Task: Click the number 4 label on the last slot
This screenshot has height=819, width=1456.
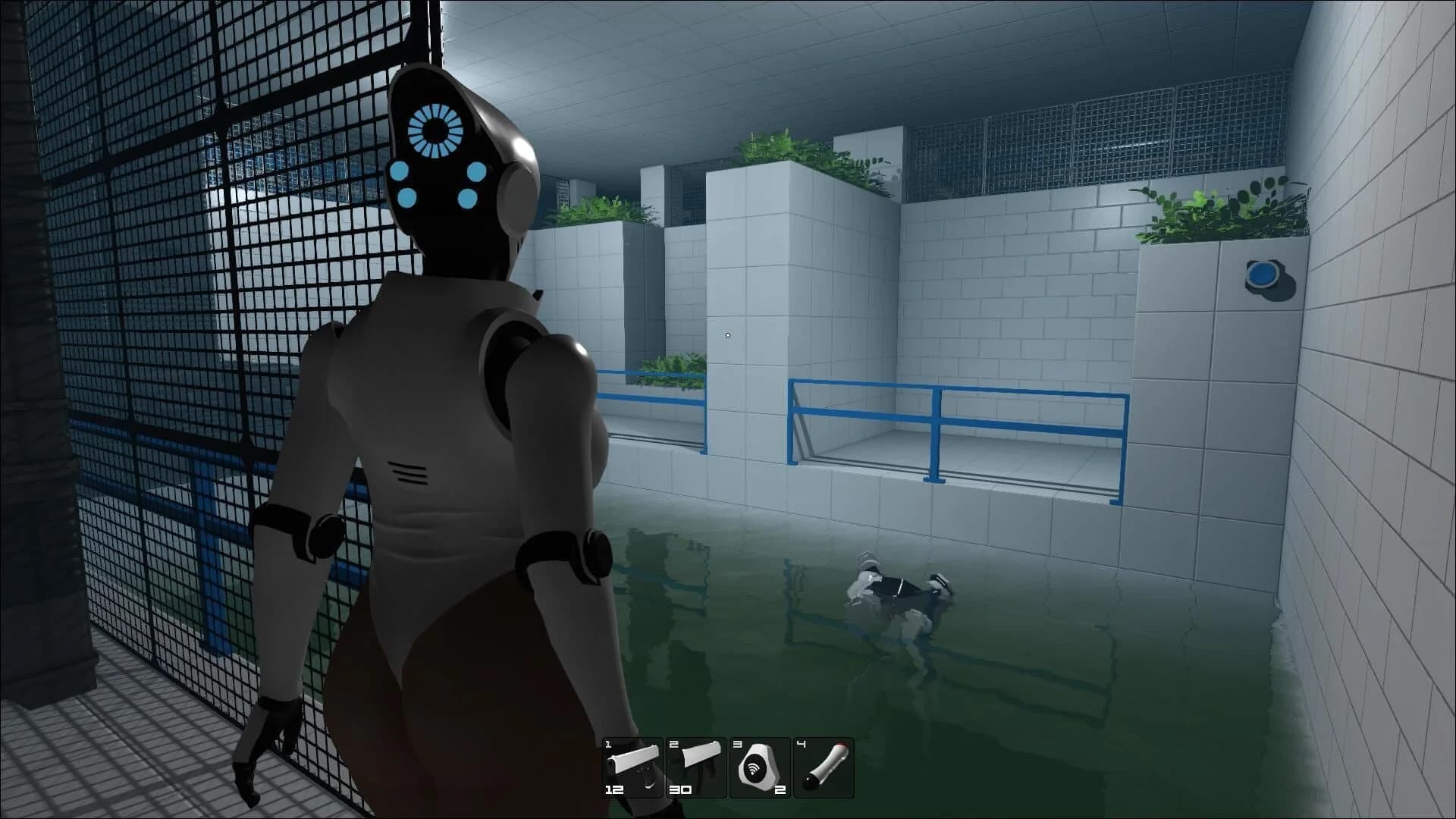Action: coord(801,745)
